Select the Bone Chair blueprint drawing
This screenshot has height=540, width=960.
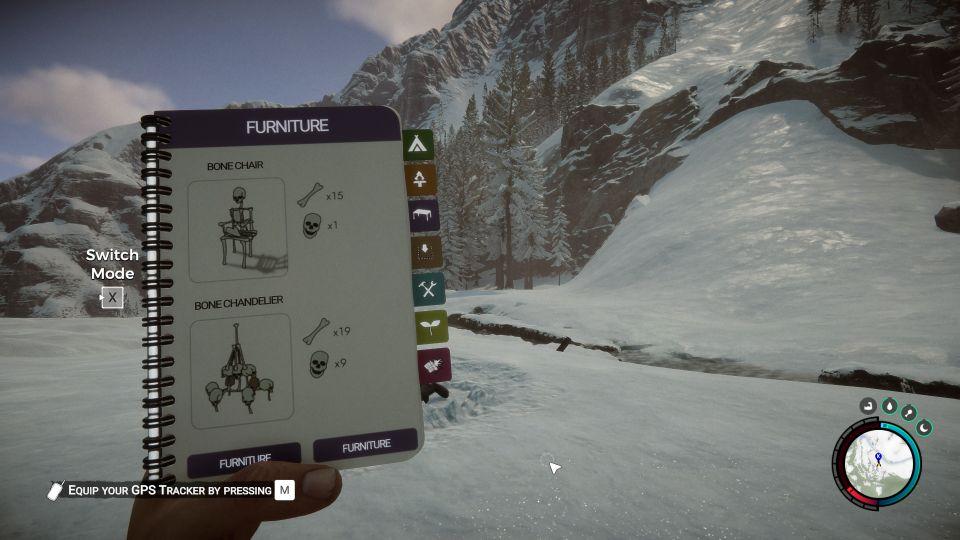pos(238,230)
